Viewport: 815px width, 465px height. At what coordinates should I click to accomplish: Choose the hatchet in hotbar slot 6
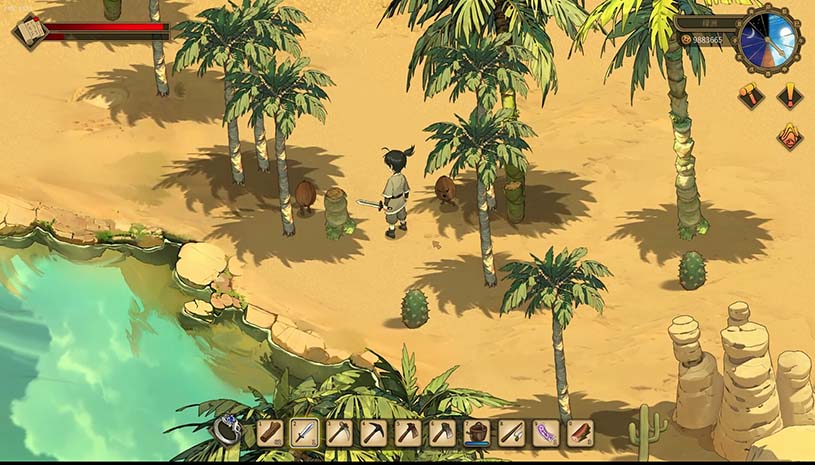tap(442, 433)
